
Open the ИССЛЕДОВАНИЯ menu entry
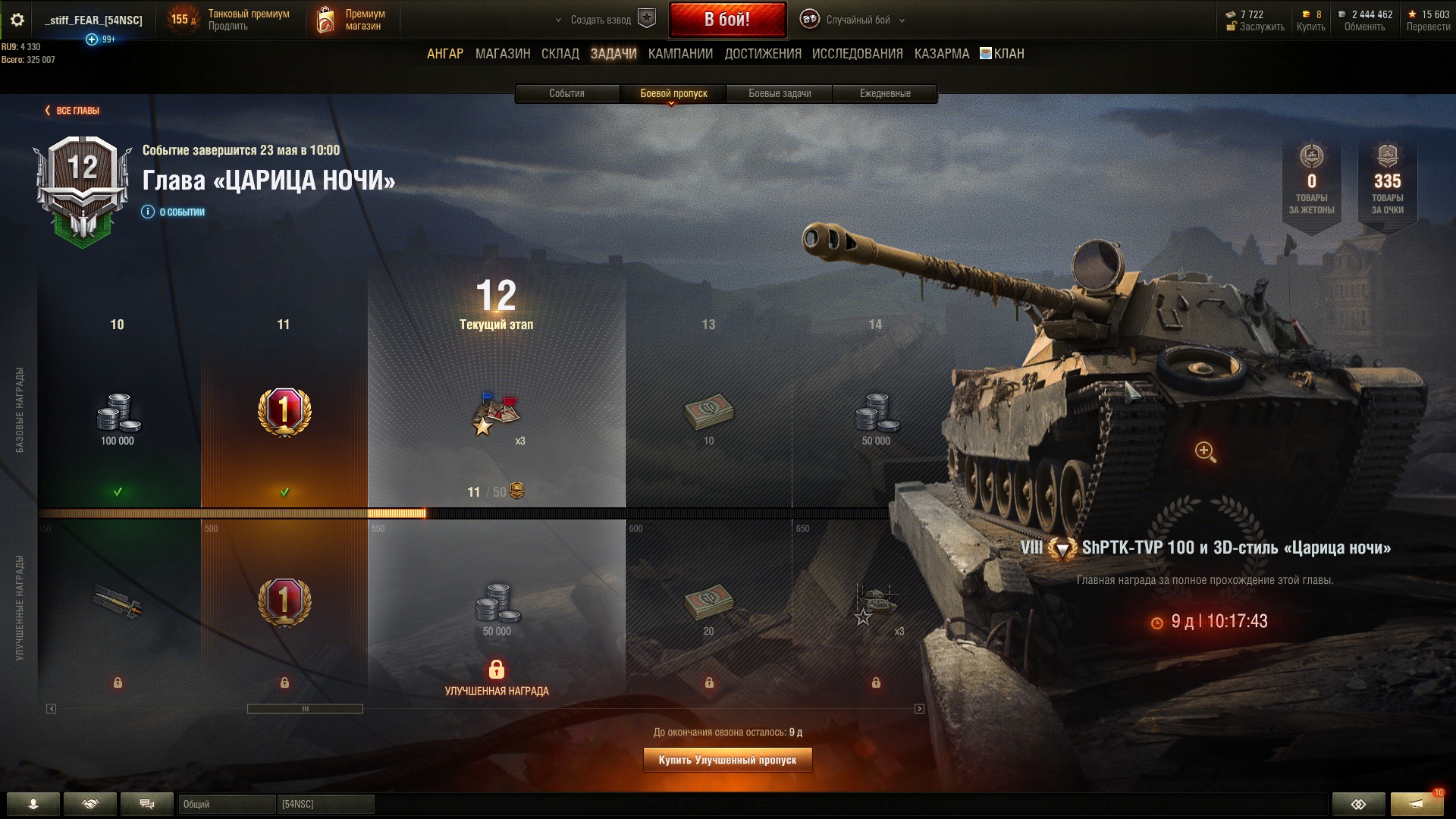coord(857,54)
